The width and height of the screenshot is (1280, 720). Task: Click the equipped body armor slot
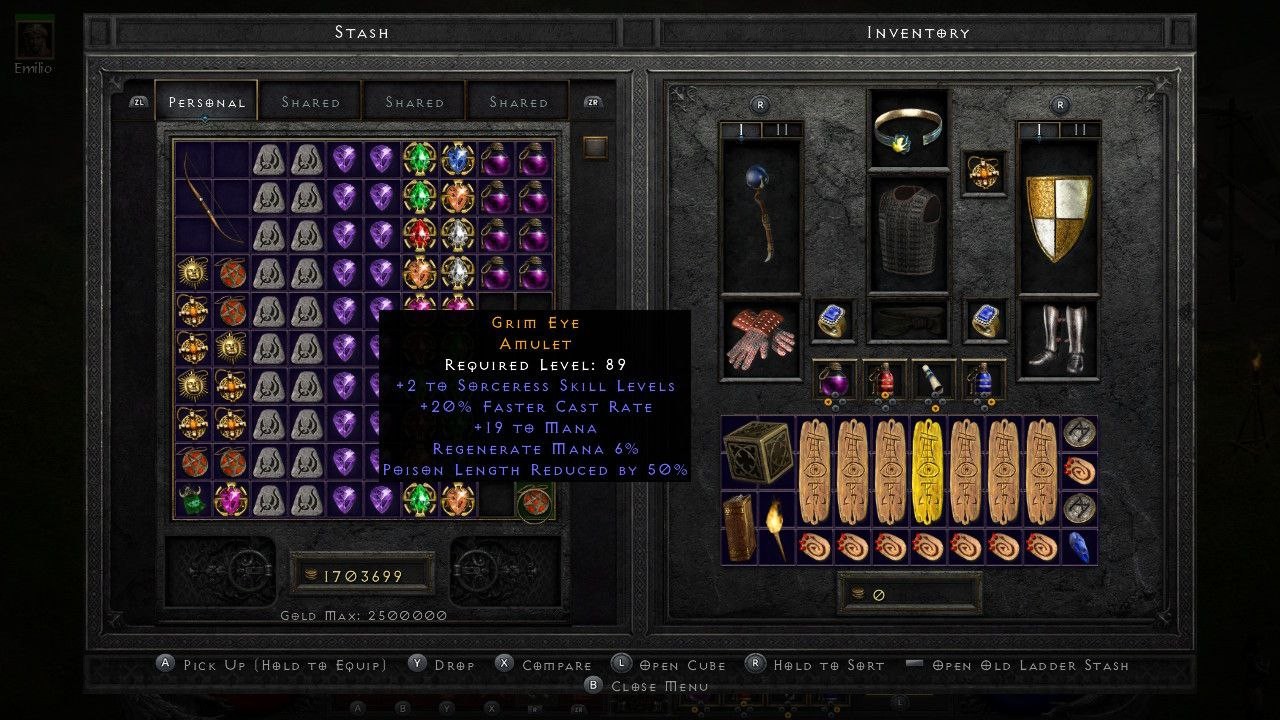pos(908,232)
